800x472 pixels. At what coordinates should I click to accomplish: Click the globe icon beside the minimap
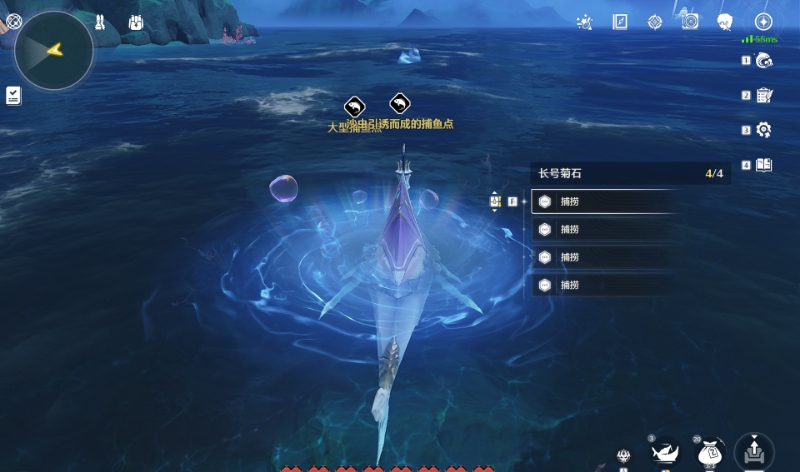[x=13, y=20]
